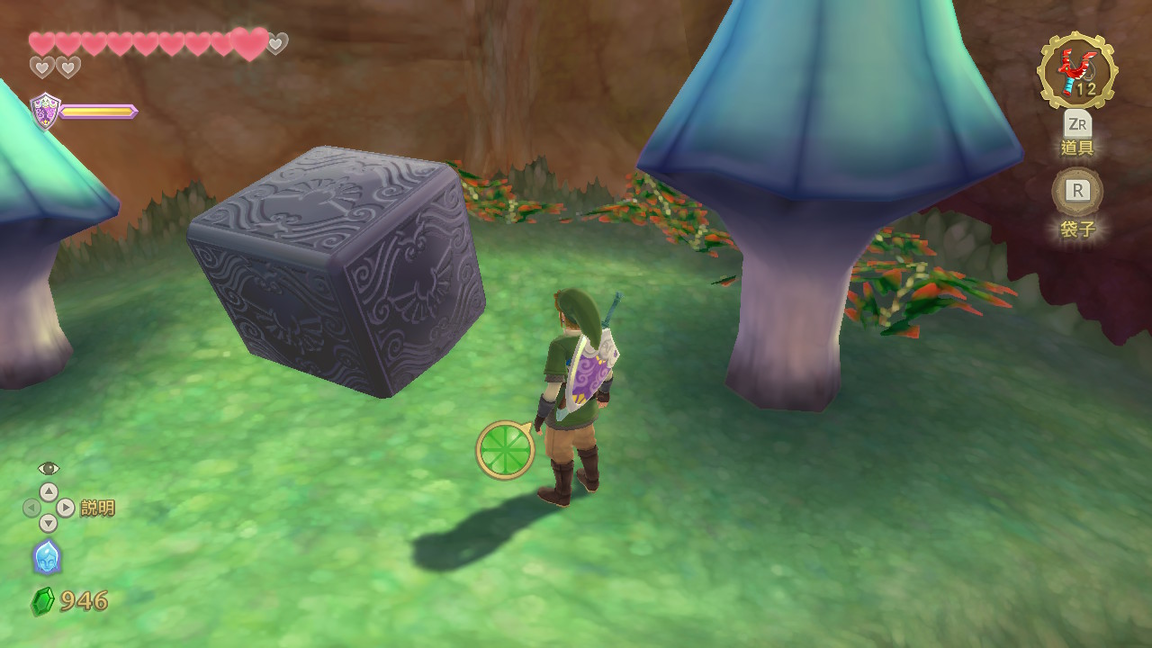Click the eye view icon

48,468
